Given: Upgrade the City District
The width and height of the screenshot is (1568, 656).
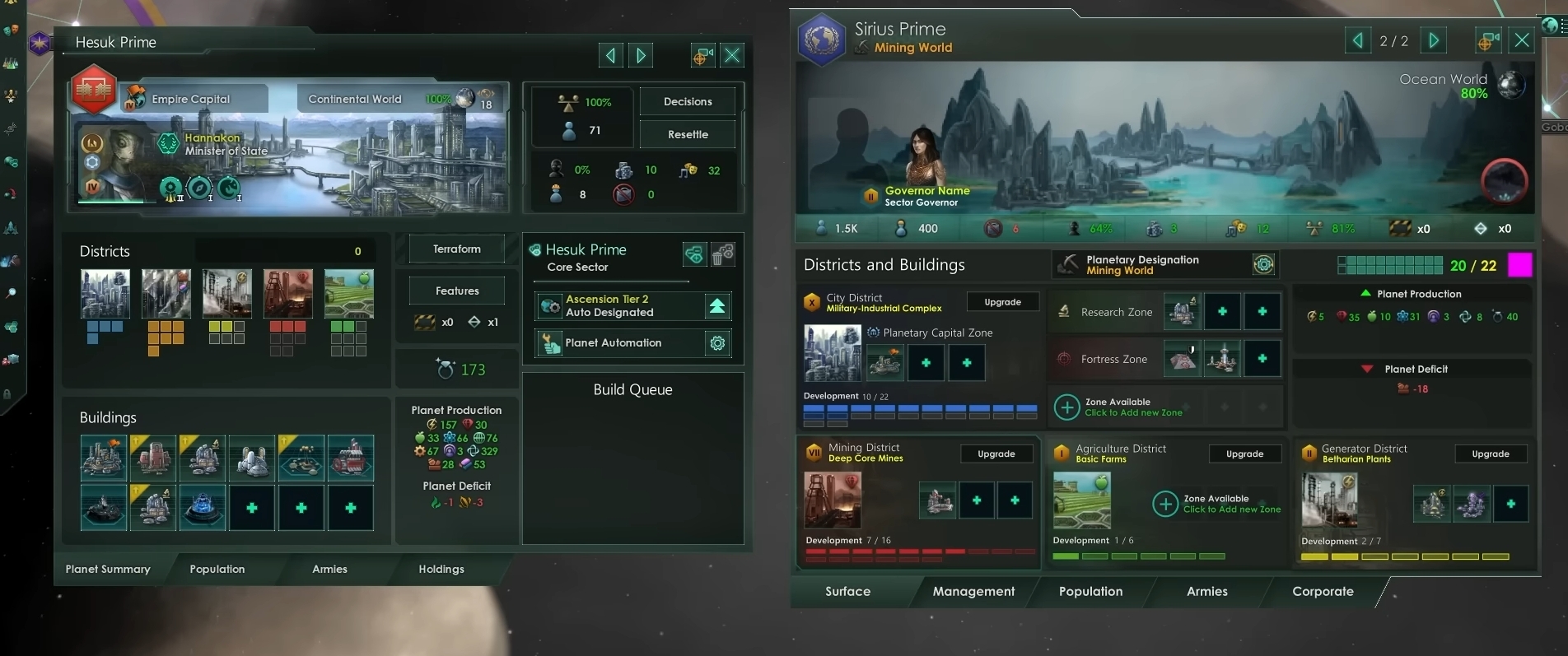Looking at the screenshot, I should [1002, 302].
